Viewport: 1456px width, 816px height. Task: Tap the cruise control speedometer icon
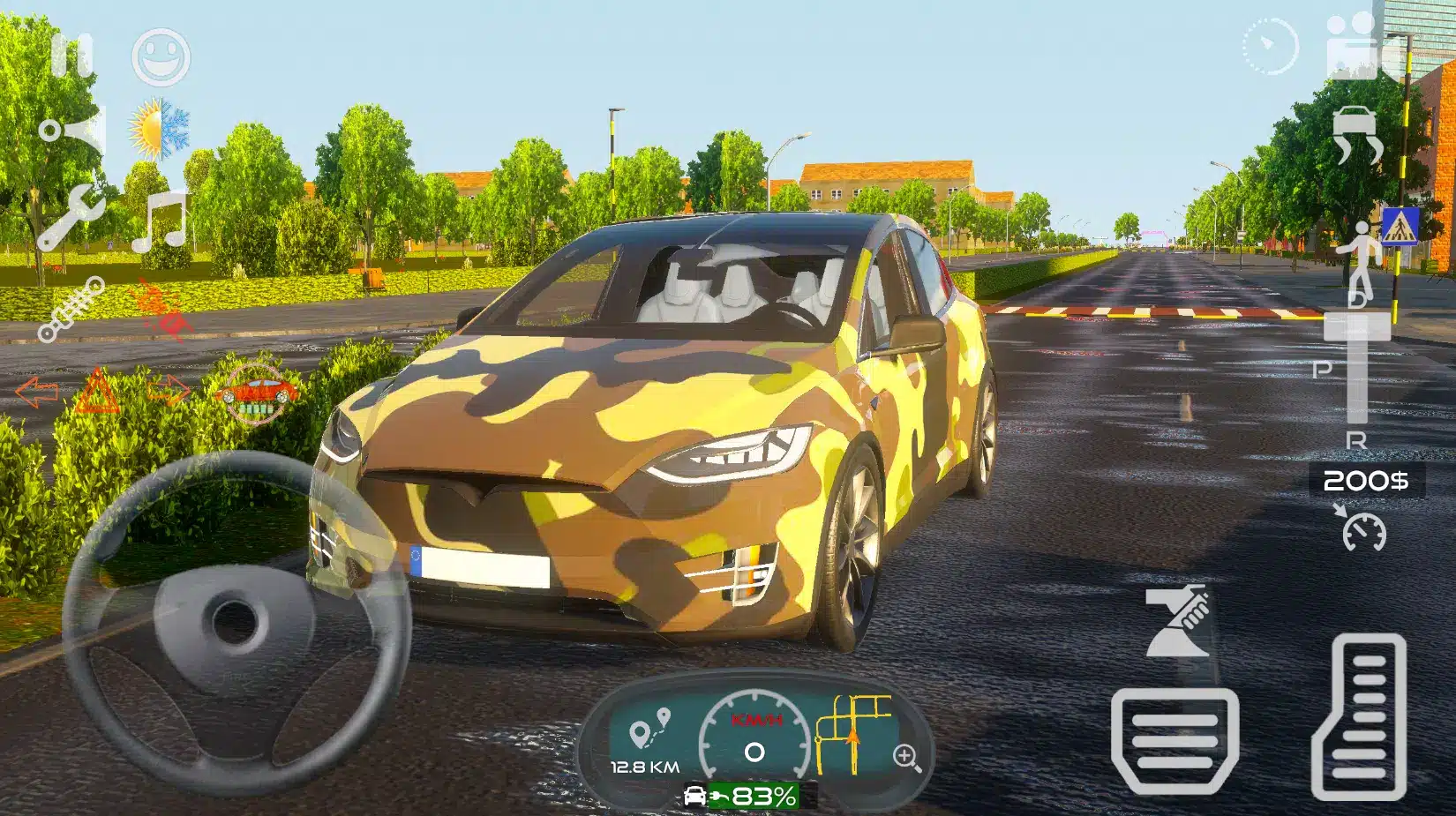(1362, 528)
